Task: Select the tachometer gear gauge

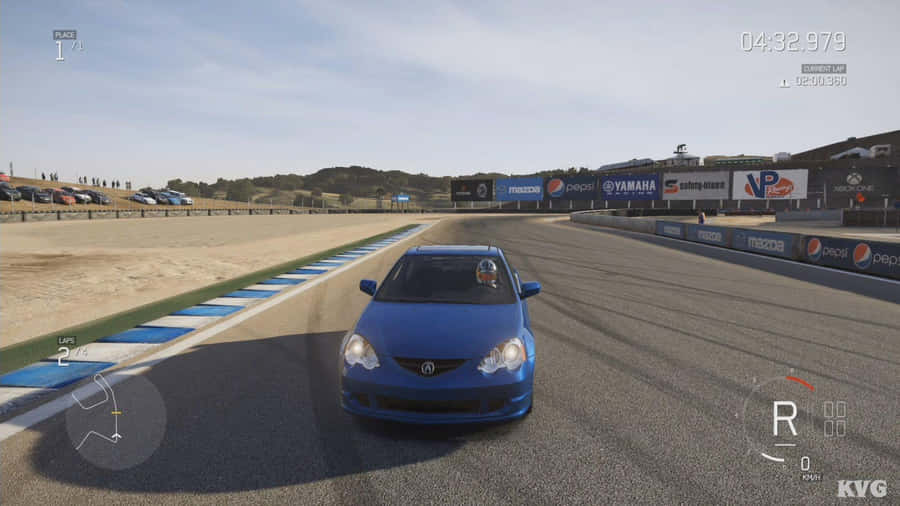Action: [787, 418]
